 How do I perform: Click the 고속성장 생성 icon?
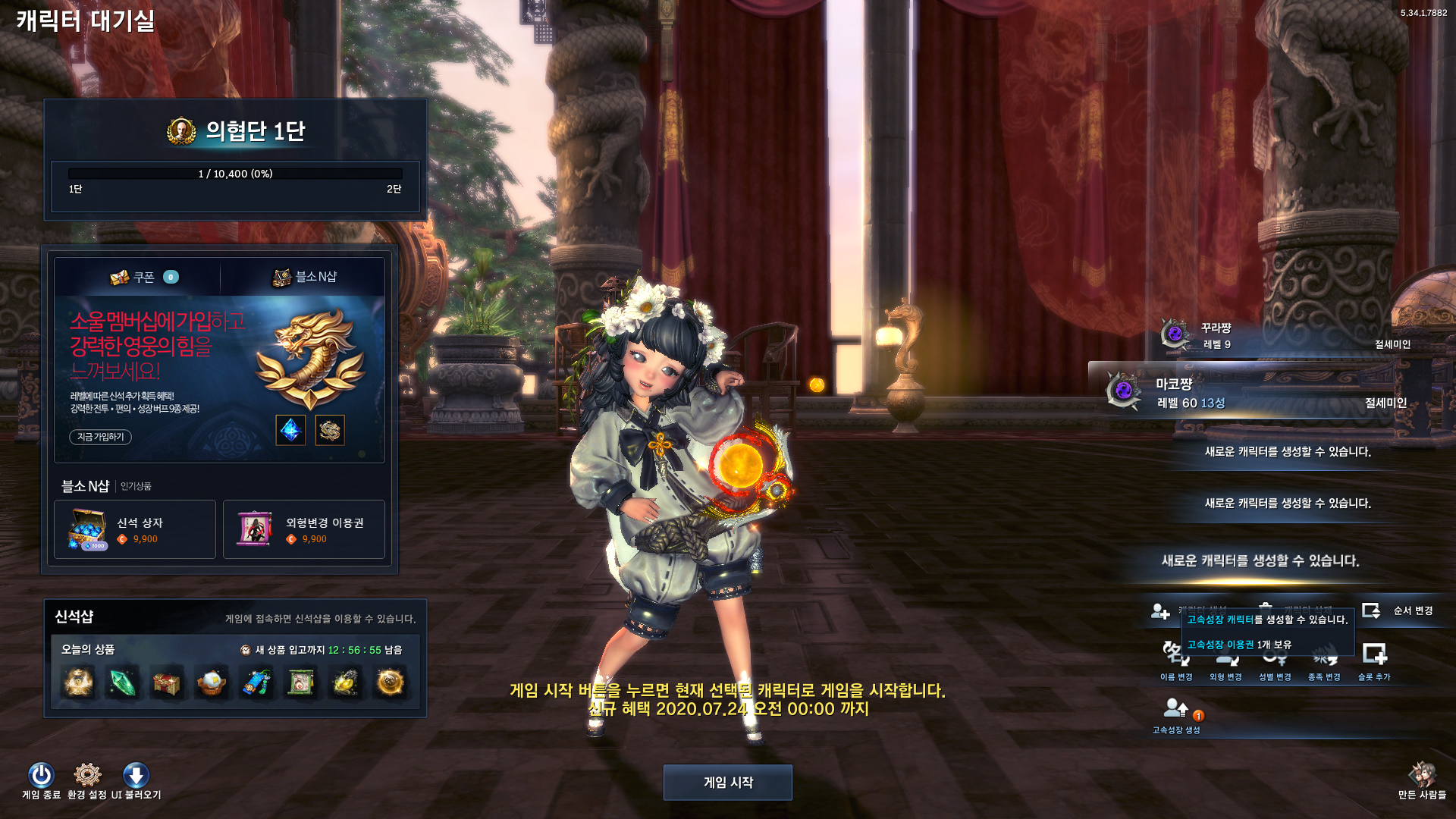[1175, 711]
